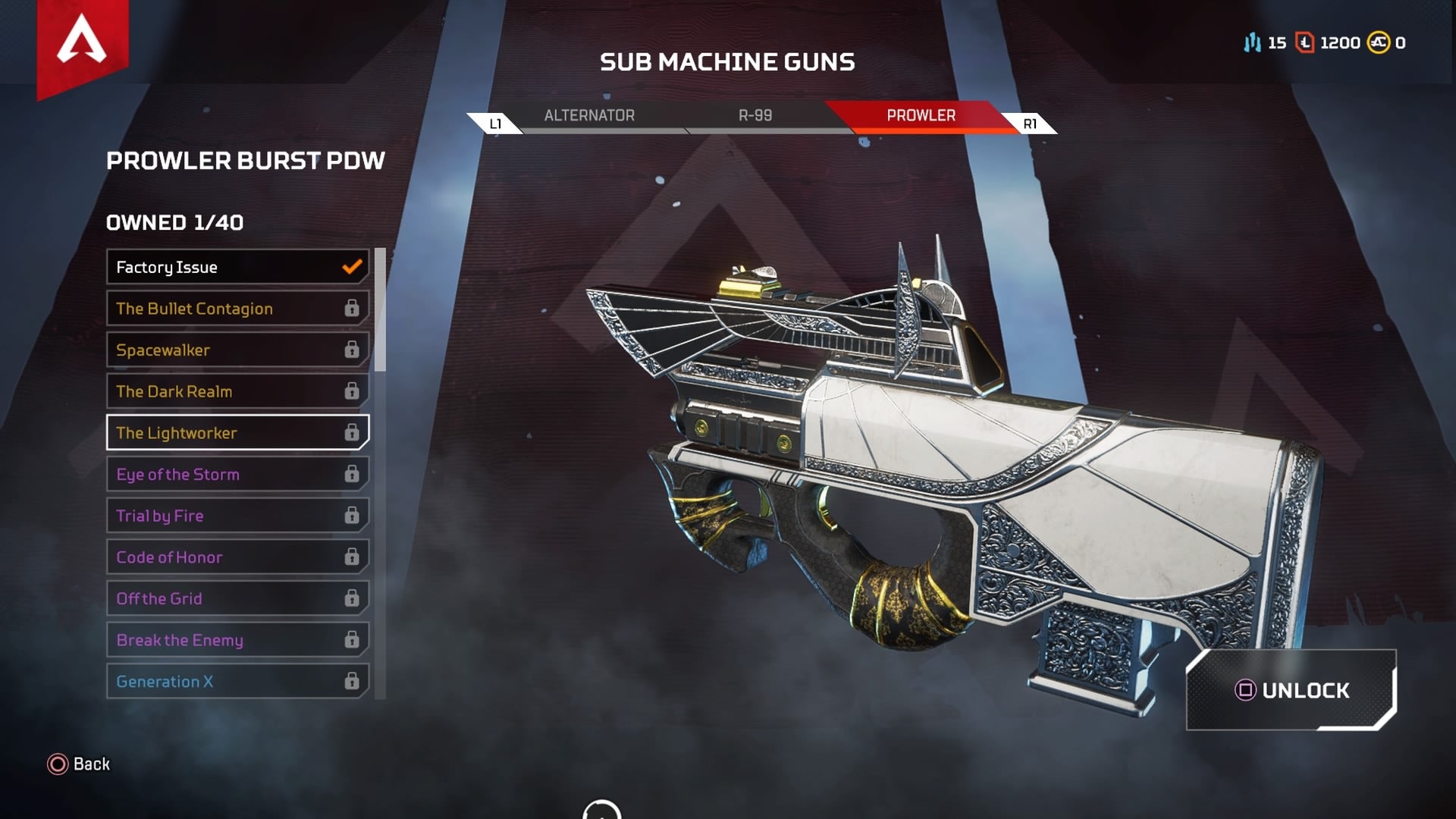Click the skin list scrollbar

pyautogui.click(x=380, y=309)
